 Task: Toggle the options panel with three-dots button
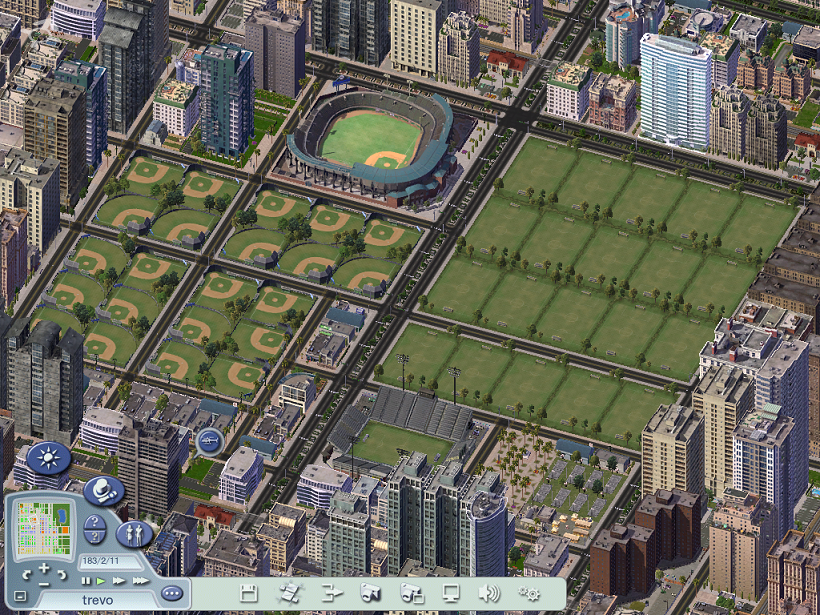172,593
